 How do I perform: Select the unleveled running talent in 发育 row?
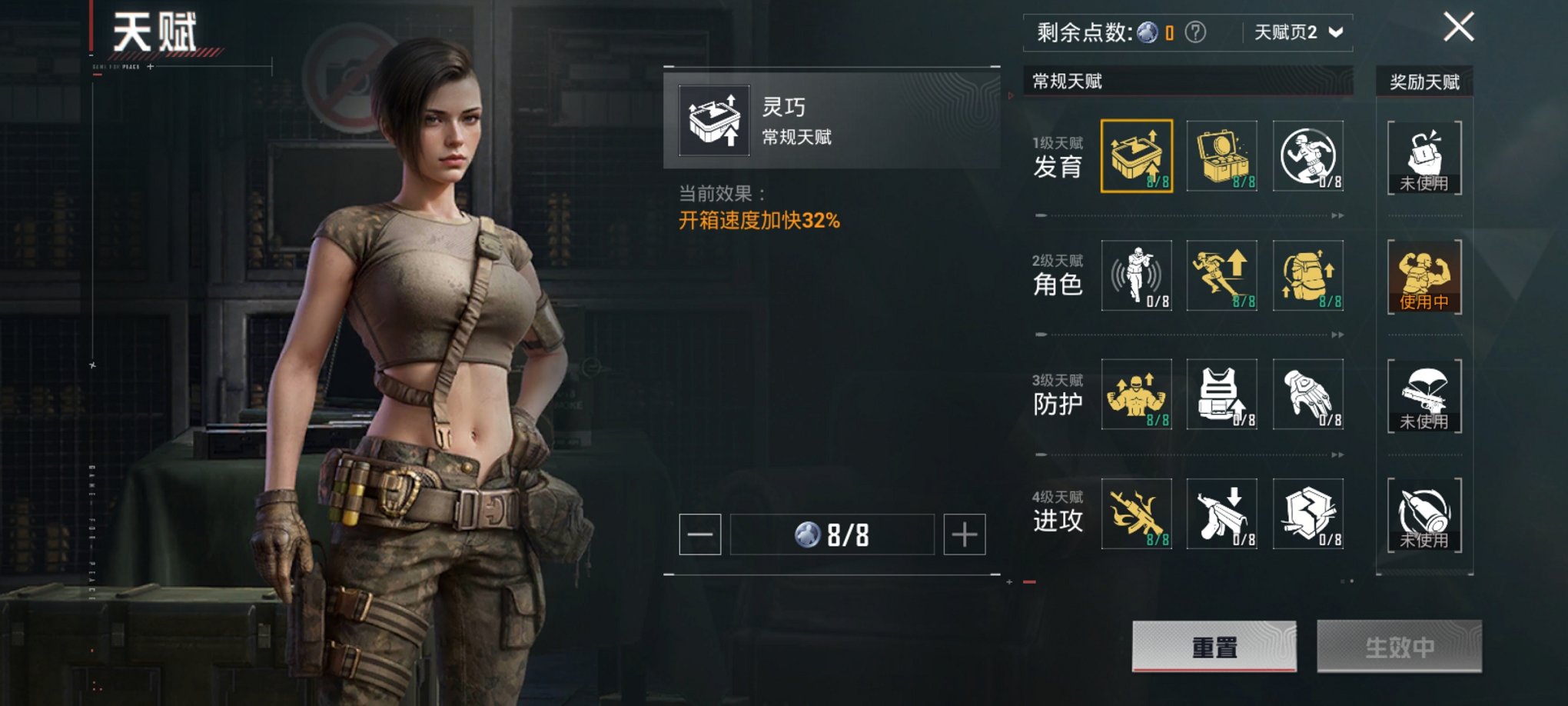[x=1308, y=158]
